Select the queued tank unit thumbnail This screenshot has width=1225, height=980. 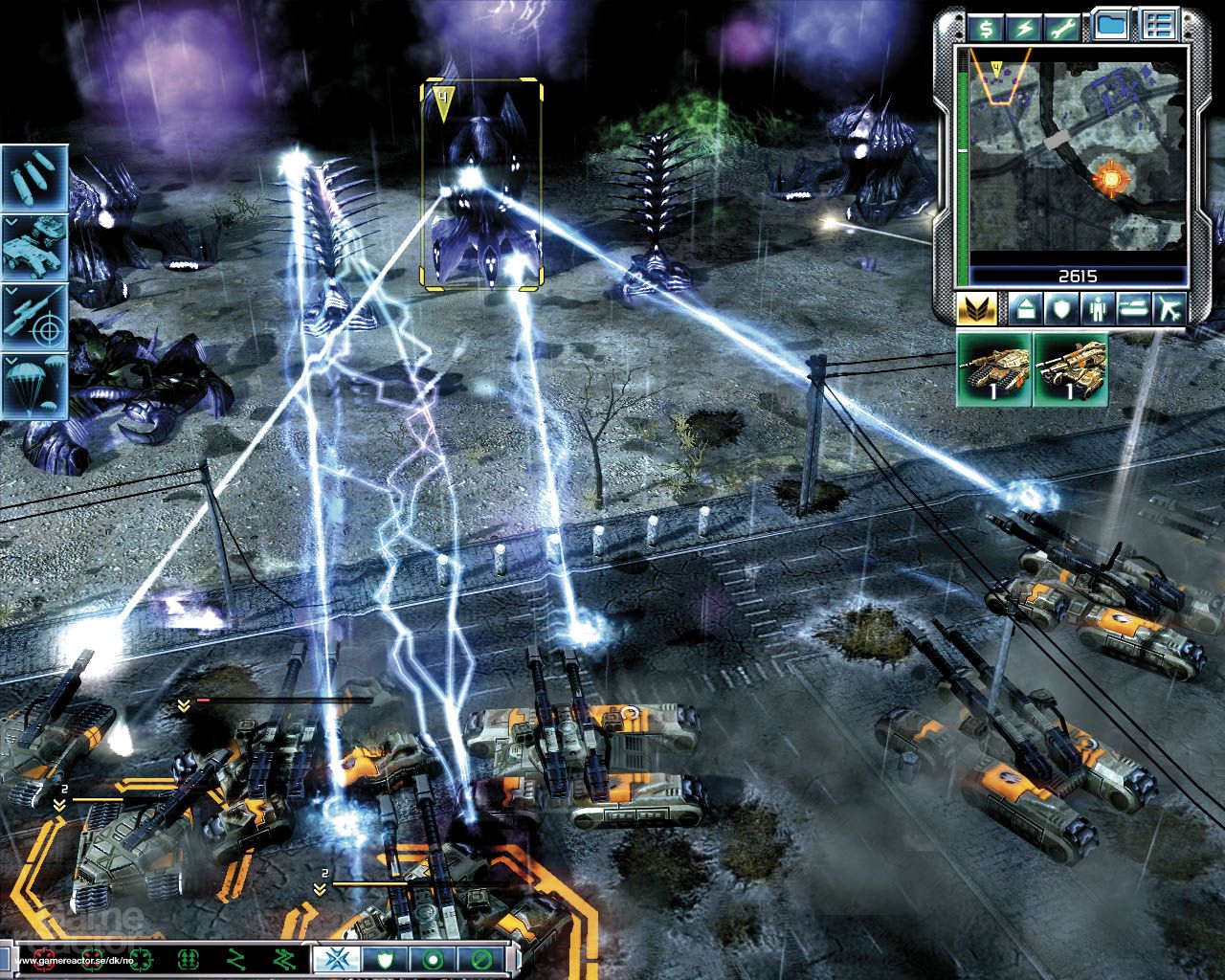coord(994,371)
